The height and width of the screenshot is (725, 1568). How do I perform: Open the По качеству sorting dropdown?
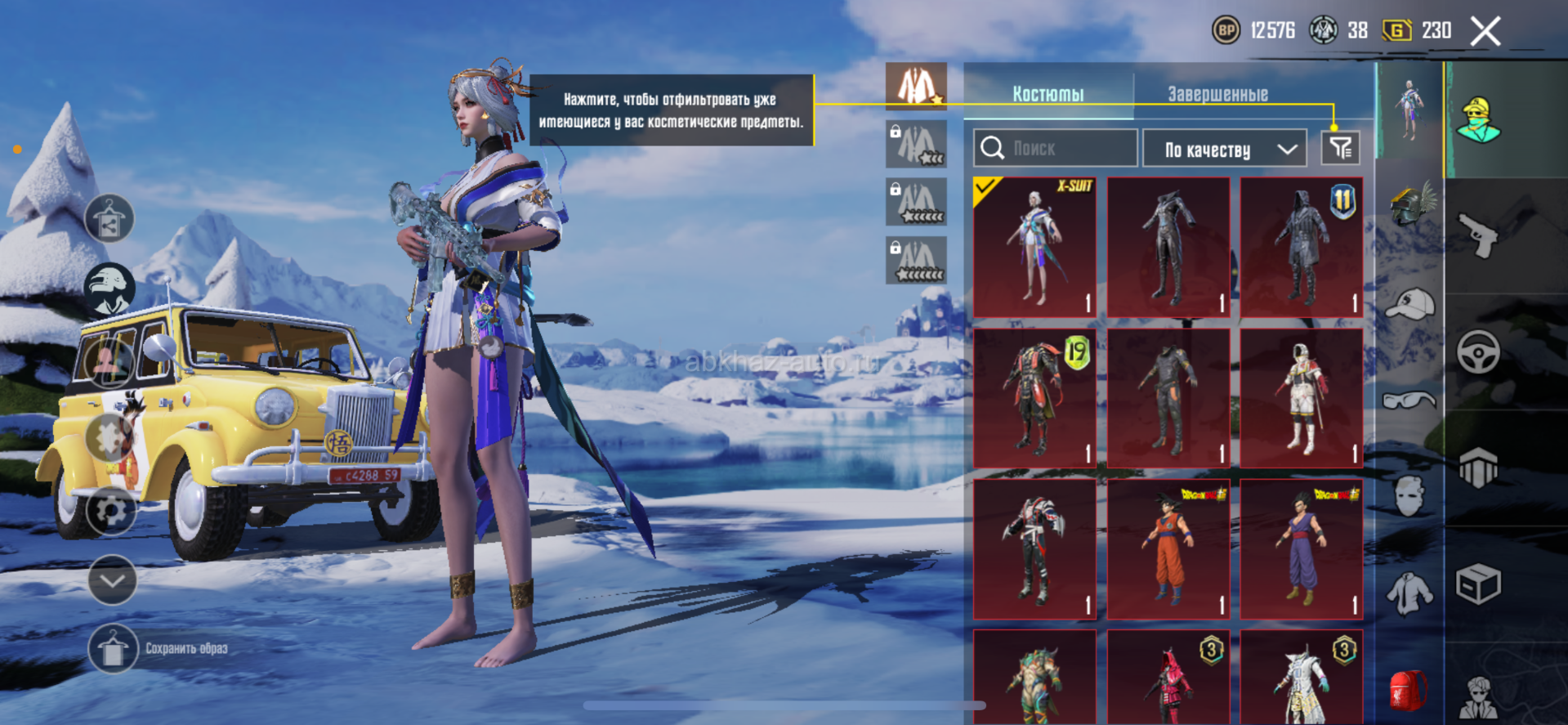[x=1224, y=150]
